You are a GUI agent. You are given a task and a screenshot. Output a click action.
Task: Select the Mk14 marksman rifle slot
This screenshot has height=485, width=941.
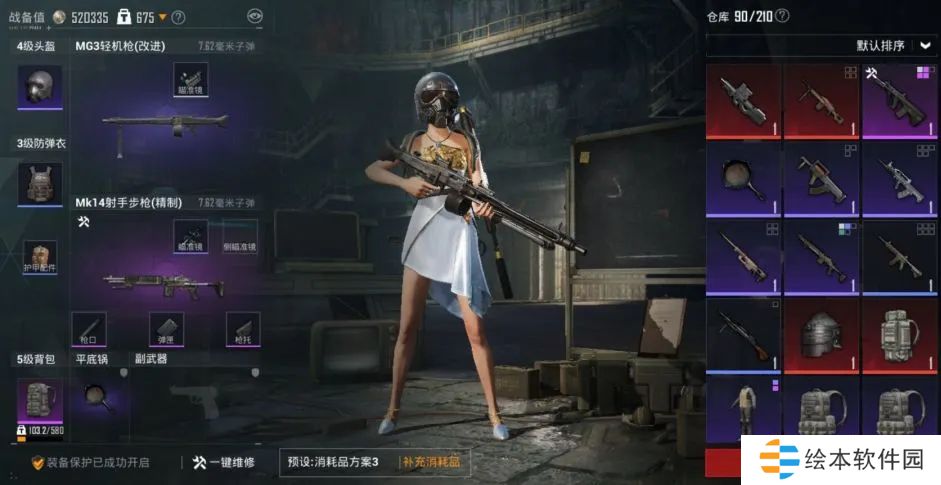(x=165, y=283)
